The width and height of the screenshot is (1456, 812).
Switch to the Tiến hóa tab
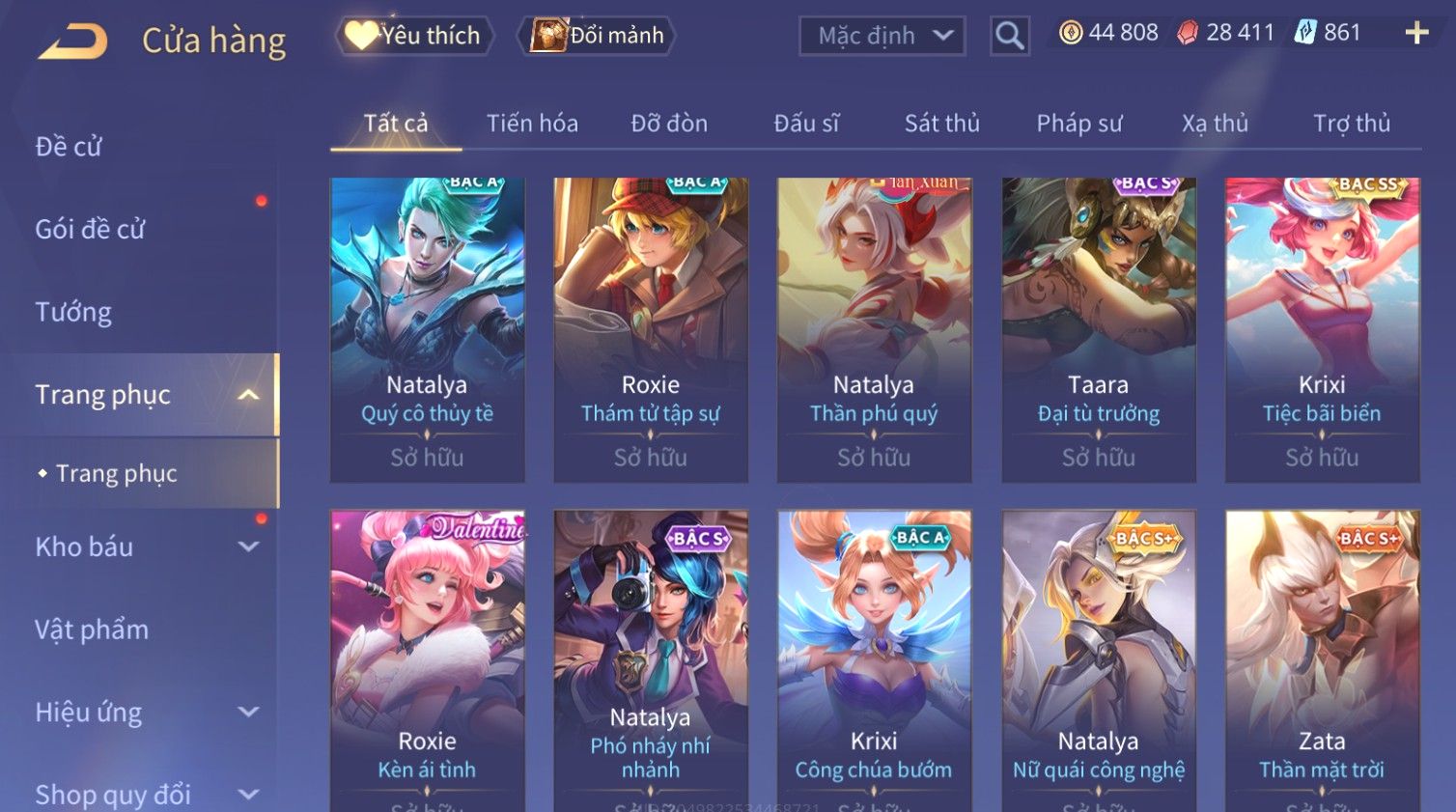[x=532, y=124]
